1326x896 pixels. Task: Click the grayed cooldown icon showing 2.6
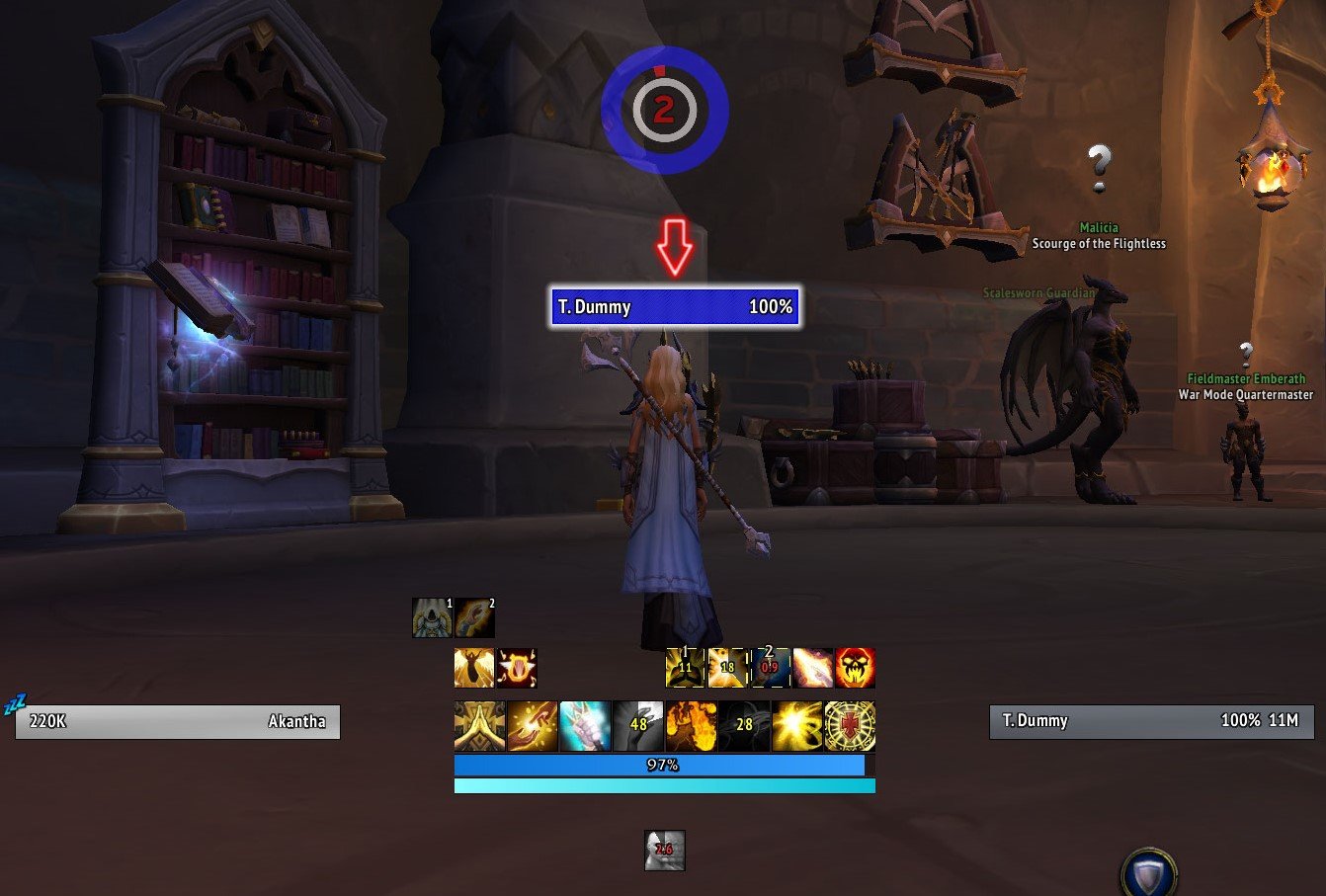point(663,852)
